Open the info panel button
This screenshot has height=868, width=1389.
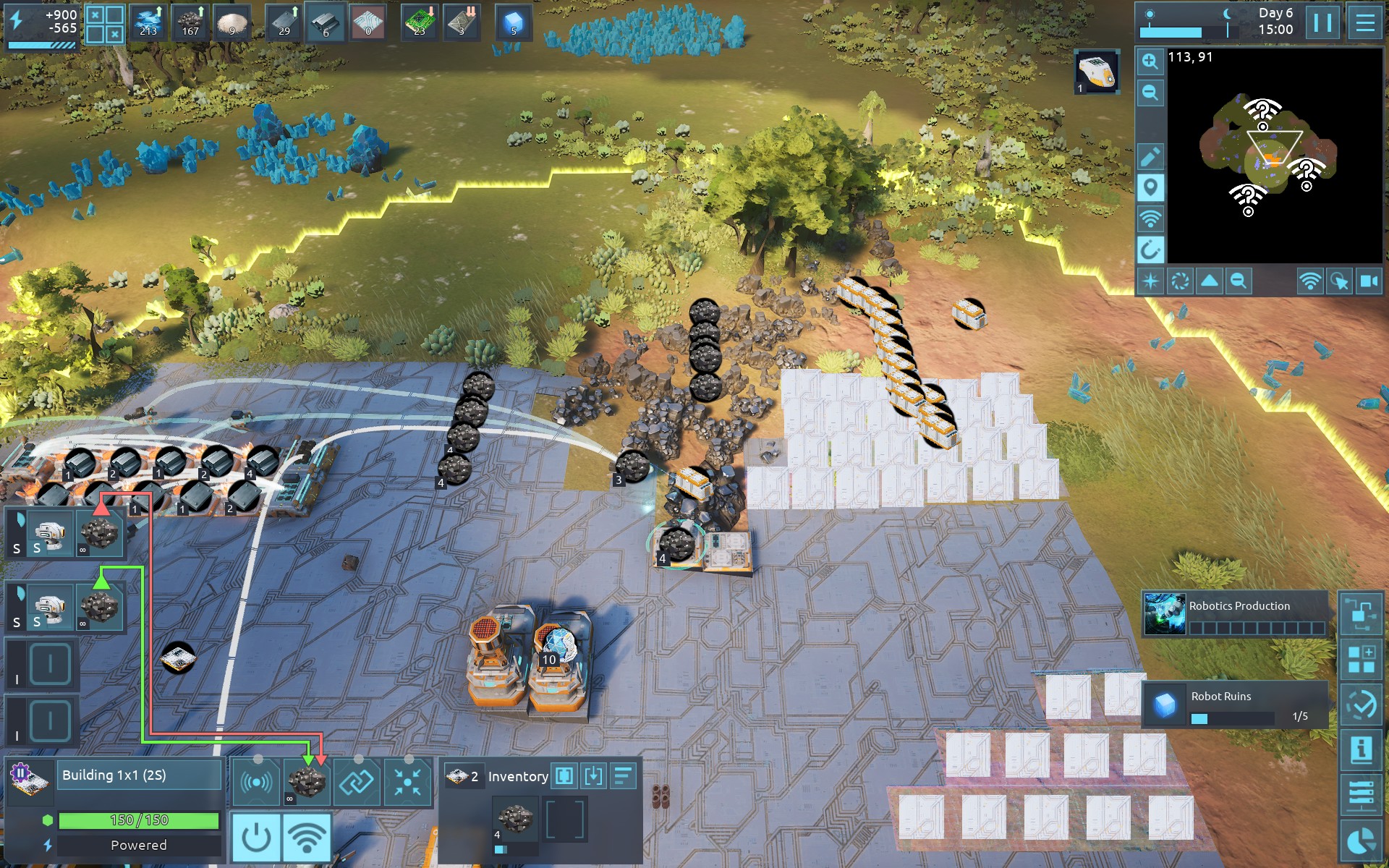tap(1361, 749)
